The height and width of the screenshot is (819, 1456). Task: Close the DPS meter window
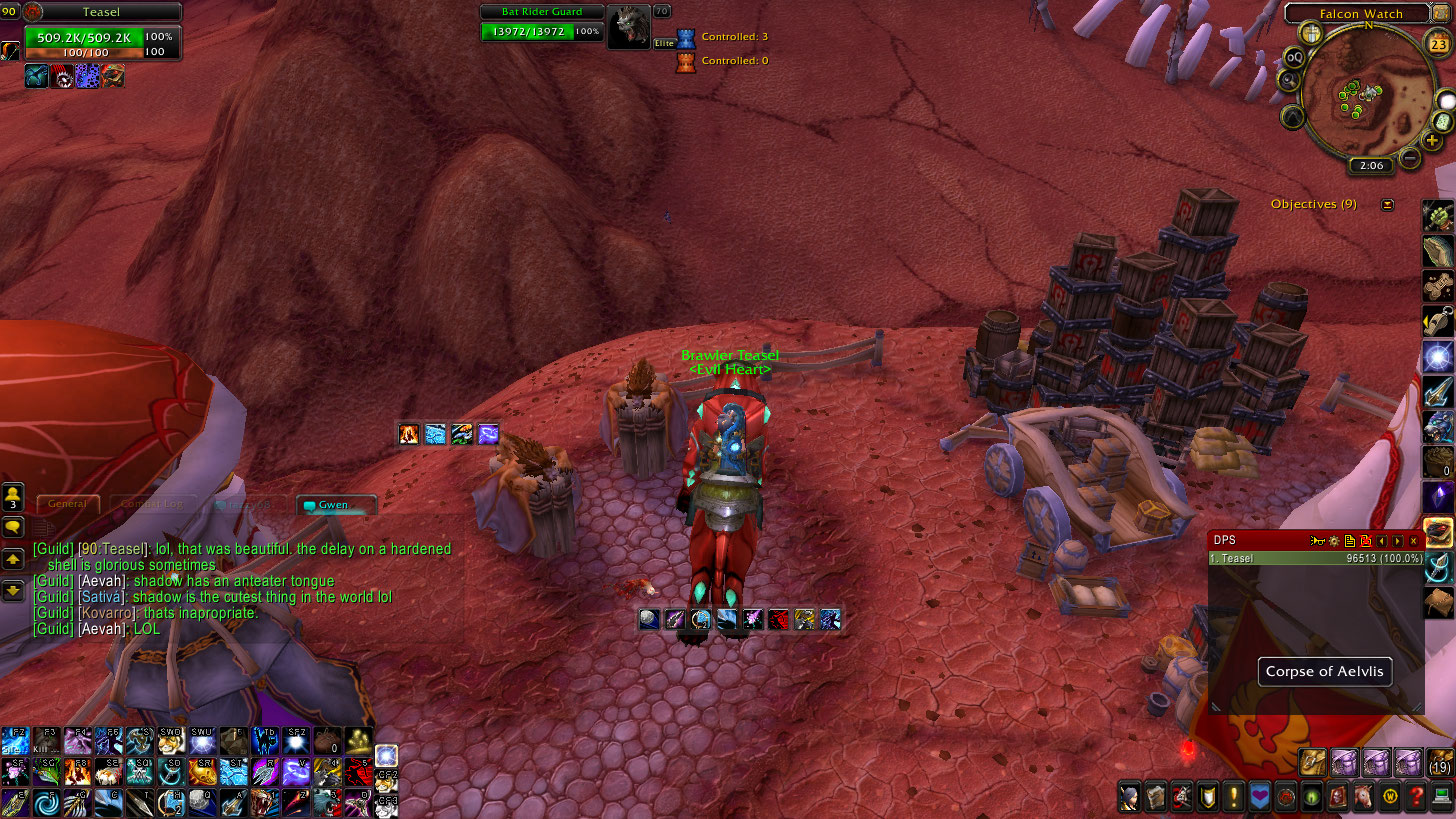[1414, 541]
